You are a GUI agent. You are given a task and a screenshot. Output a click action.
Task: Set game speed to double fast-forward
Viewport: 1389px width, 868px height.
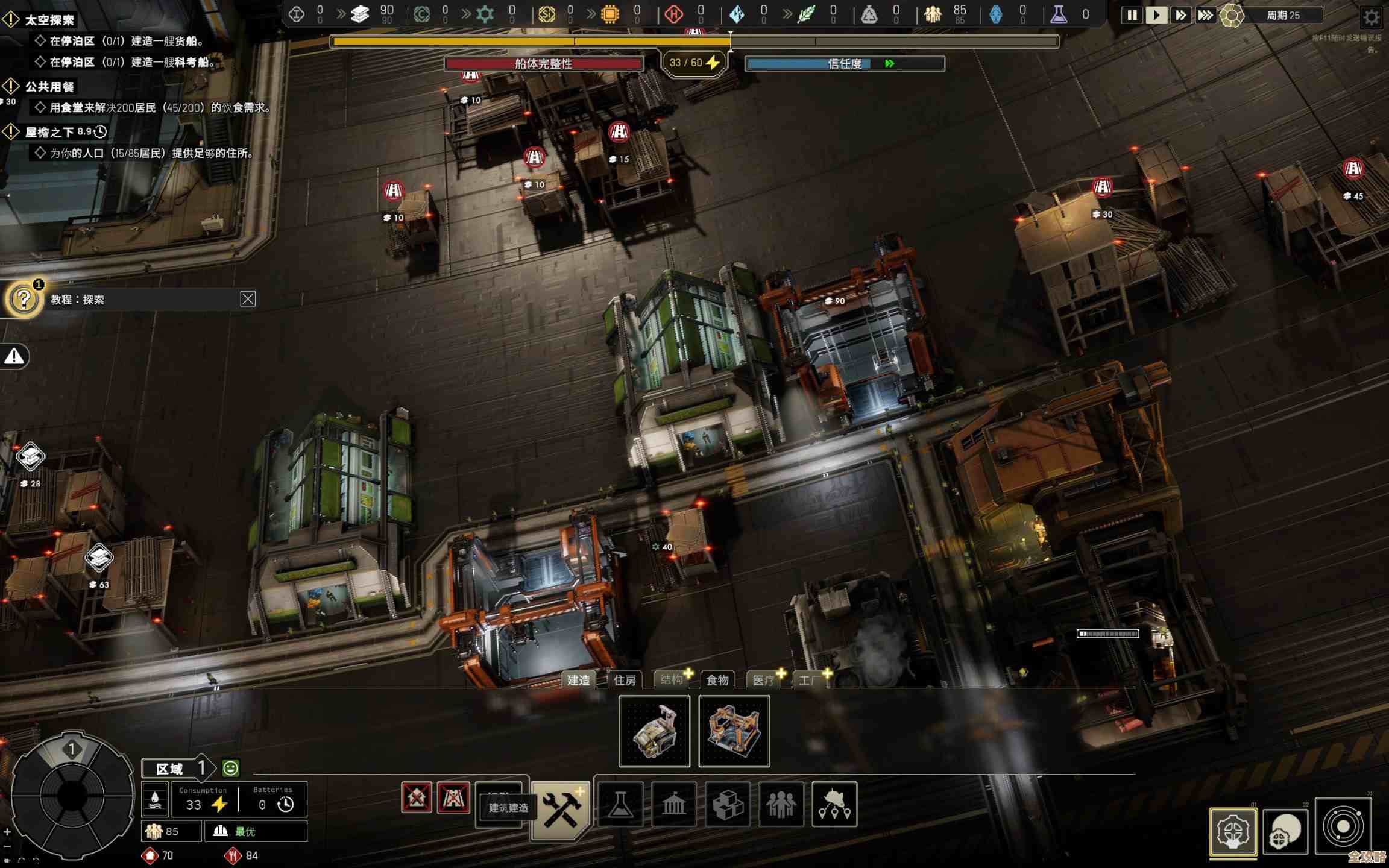coord(1180,15)
